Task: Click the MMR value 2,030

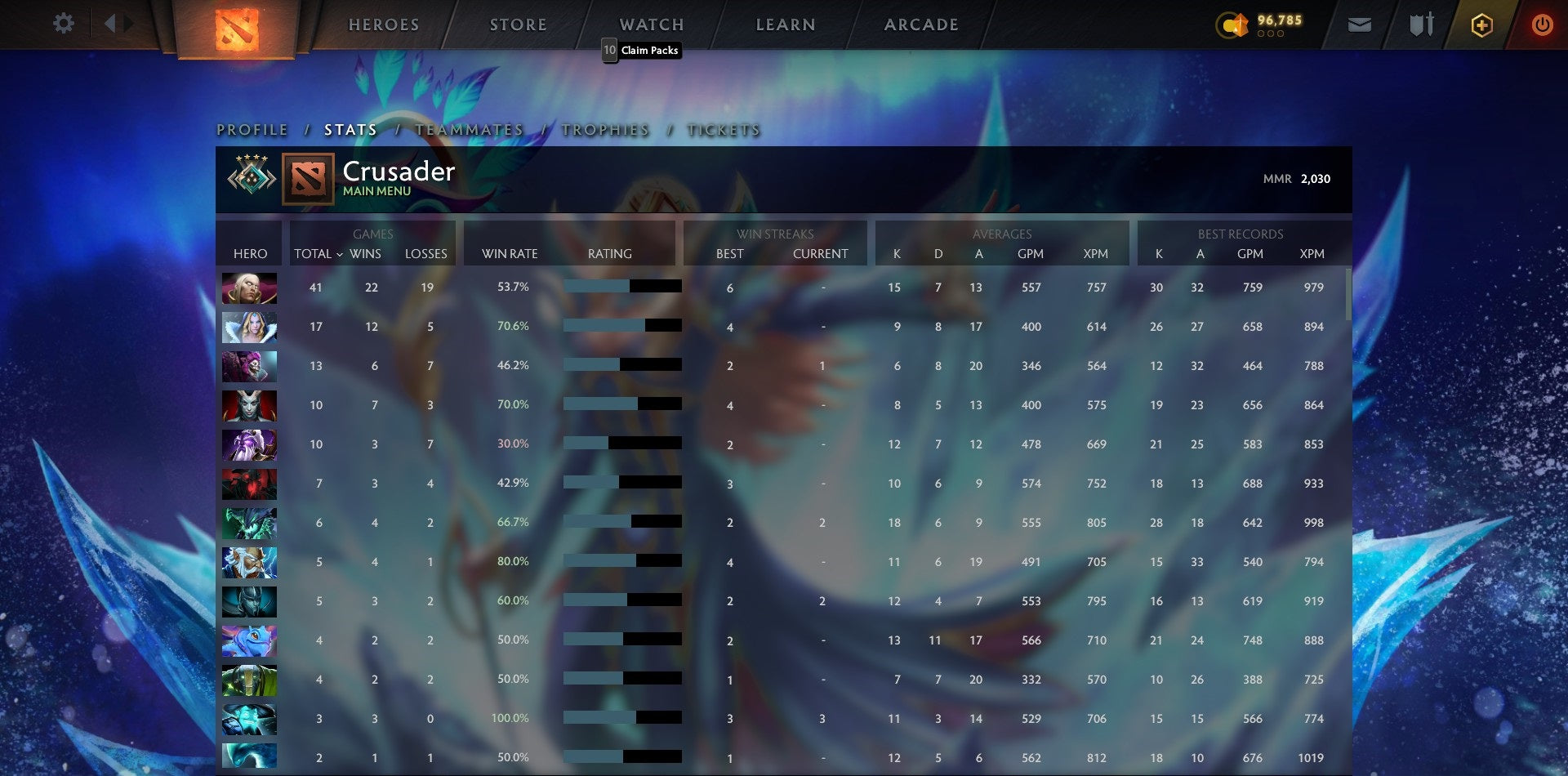Action: click(1316, 178)
